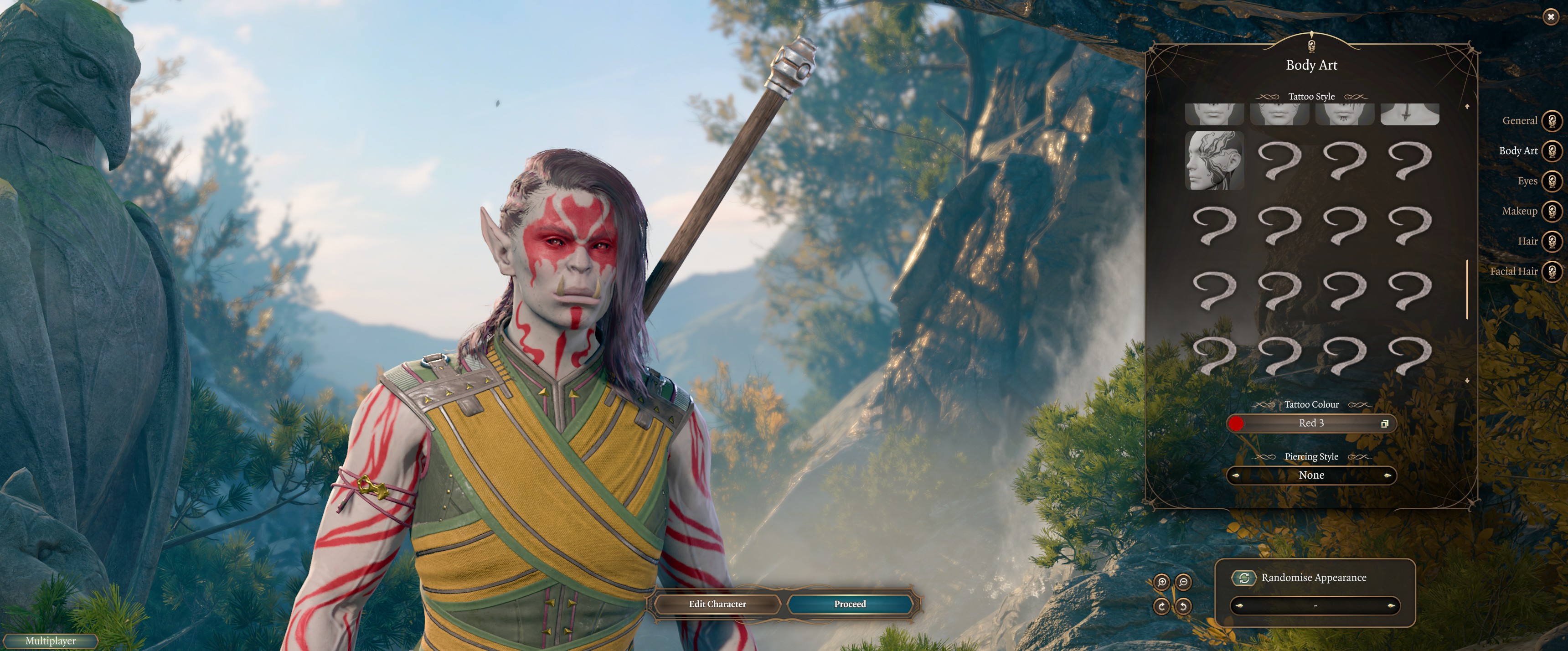1568x651 pixels.
Task: Zoom the camera out with the magnifier-minus button
Action: (x=1183, y=582)
